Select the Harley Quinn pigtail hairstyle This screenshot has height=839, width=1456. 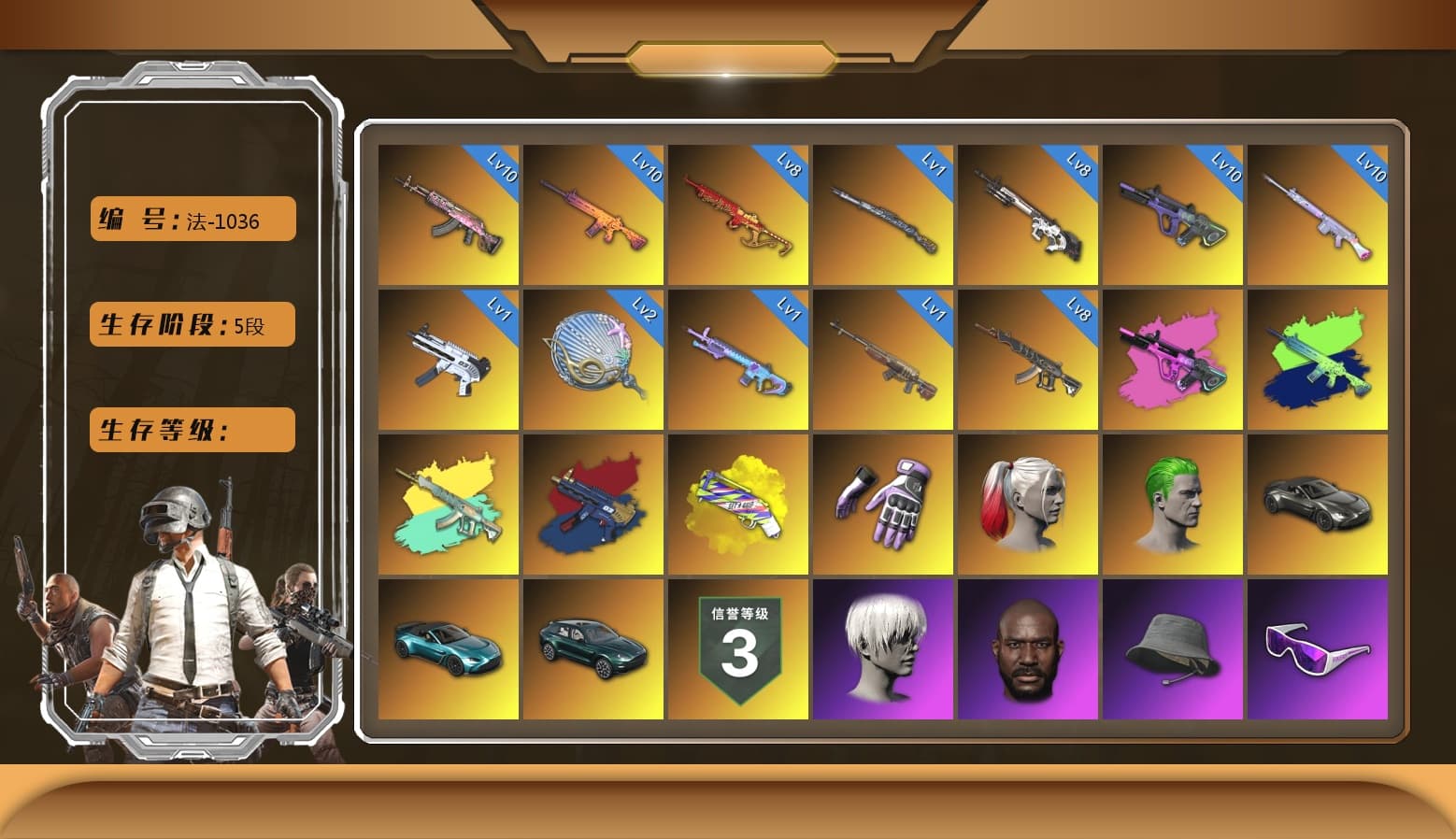[1029, 505]
